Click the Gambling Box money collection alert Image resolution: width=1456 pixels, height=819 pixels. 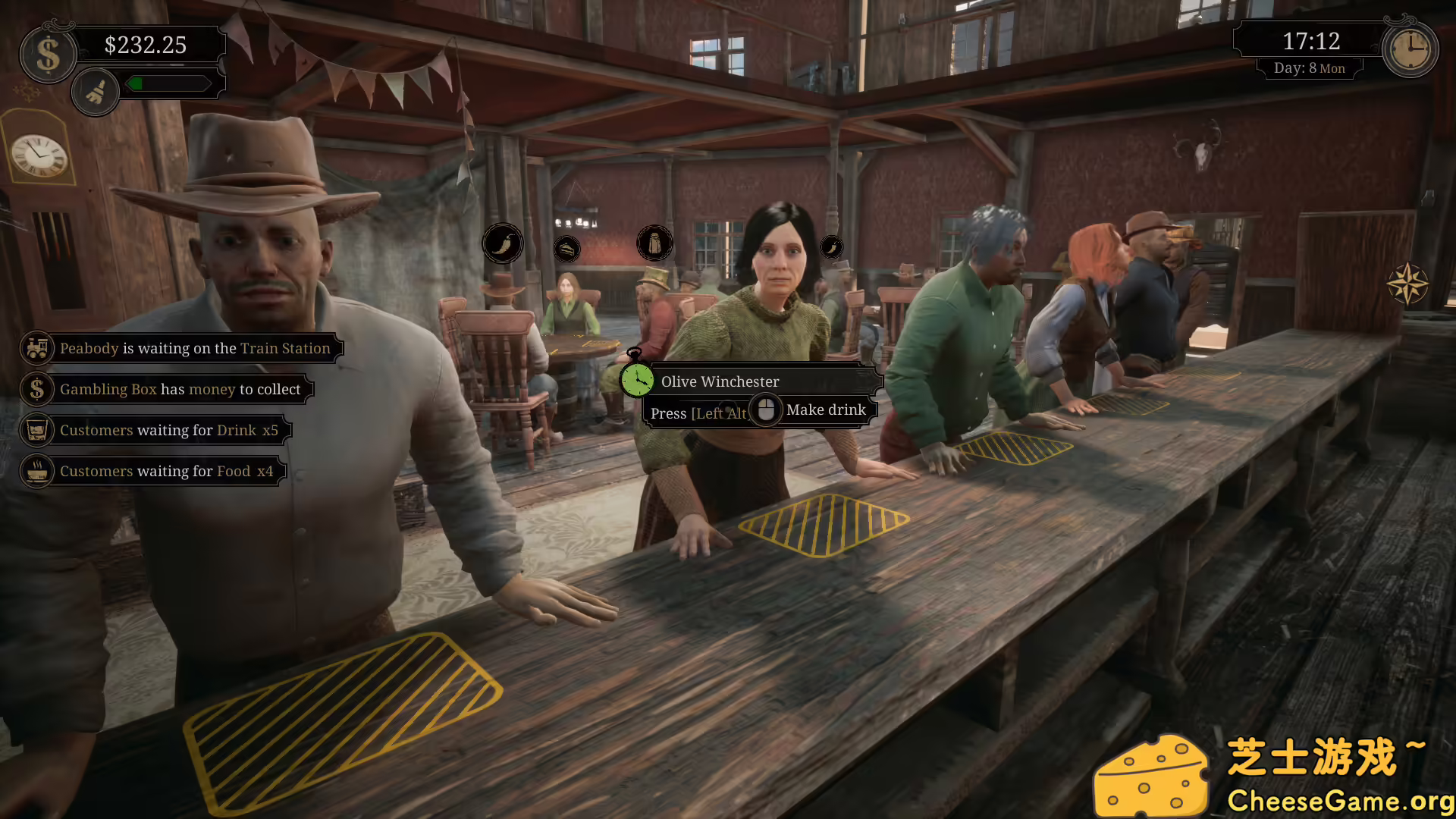pos(180,389)
